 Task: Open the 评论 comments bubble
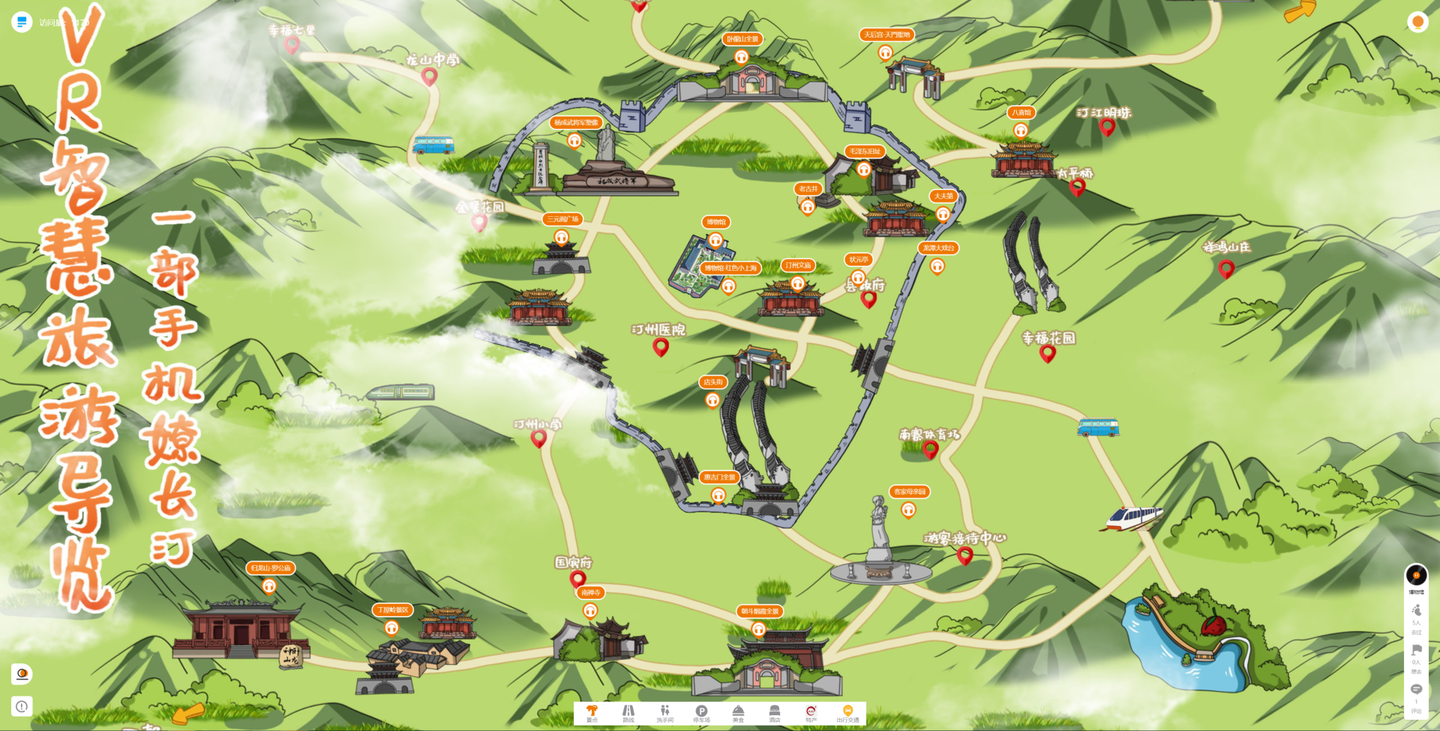(1416, 691)
